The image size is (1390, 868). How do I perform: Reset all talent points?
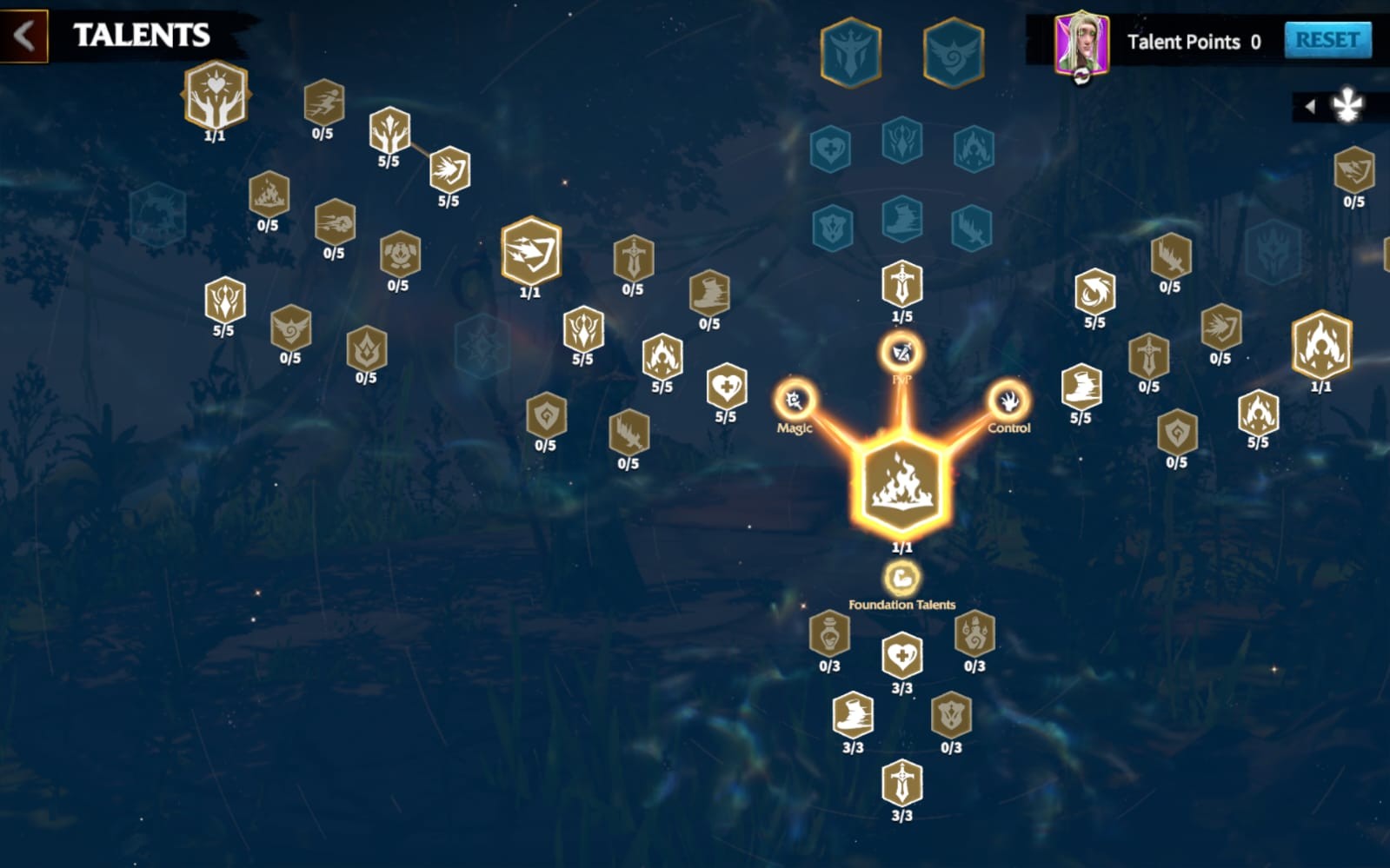1327,40
